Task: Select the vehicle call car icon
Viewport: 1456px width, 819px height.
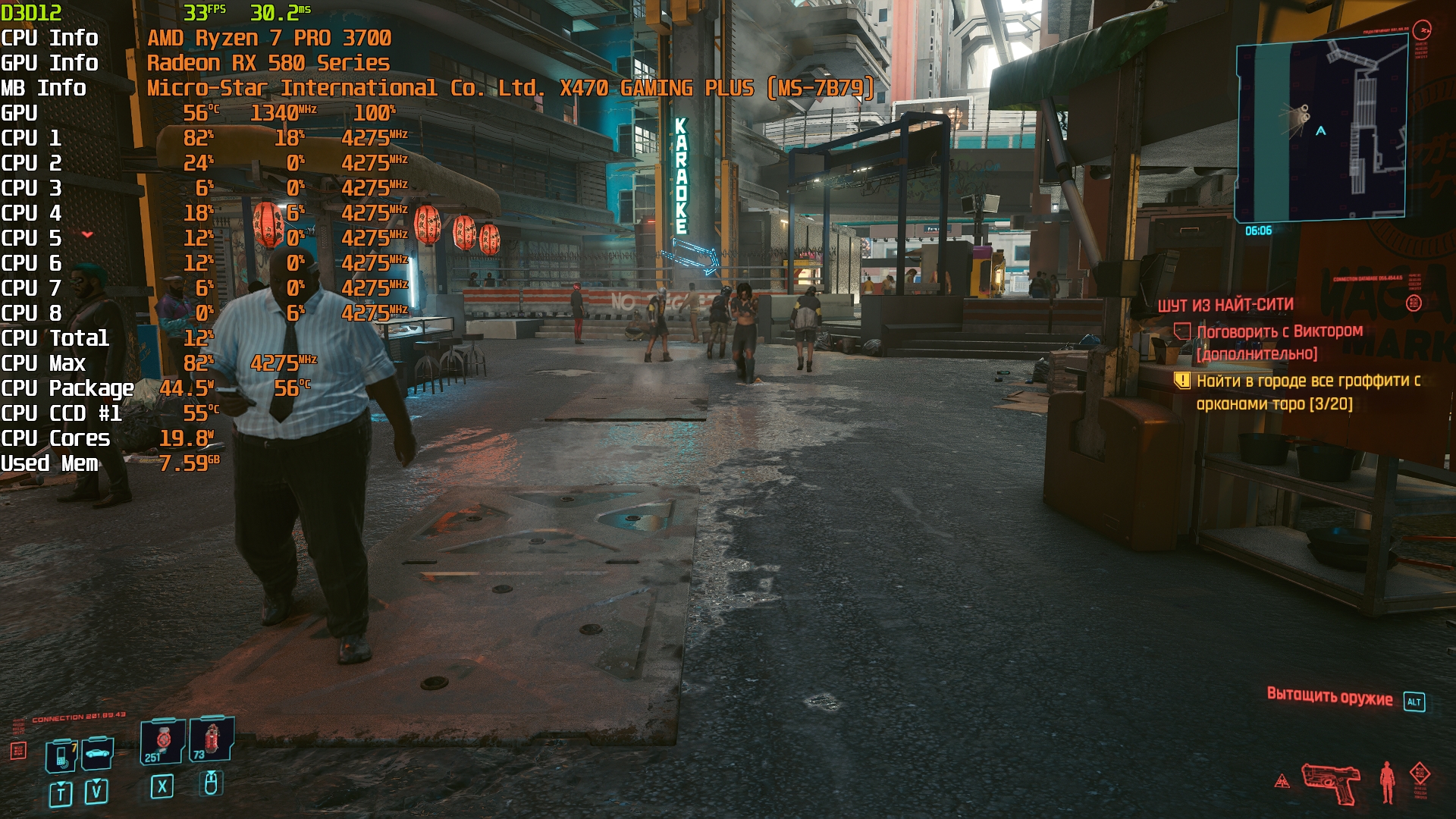Action: [98, 753]
